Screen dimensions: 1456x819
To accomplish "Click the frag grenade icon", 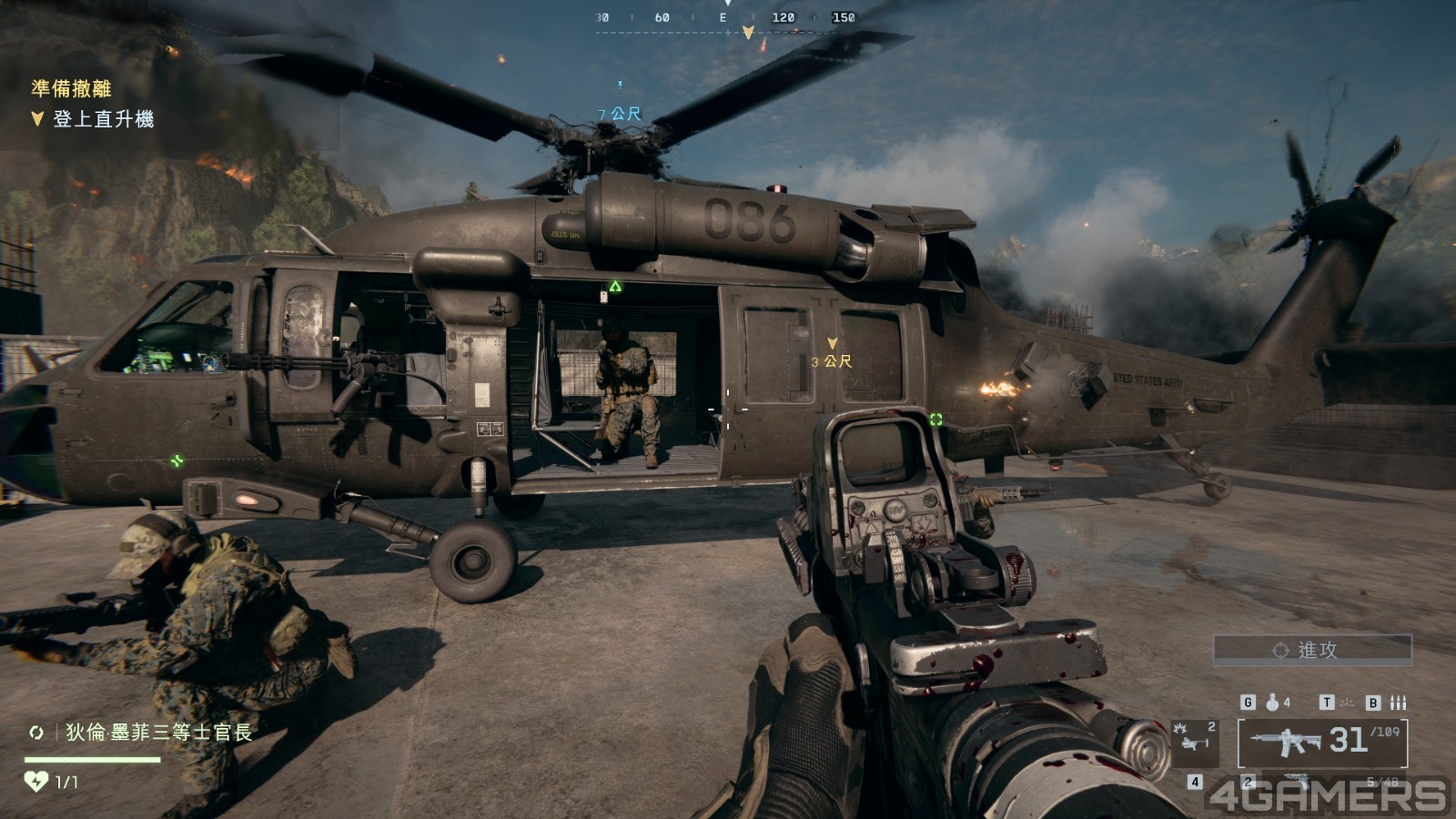I will [1272, 703].
